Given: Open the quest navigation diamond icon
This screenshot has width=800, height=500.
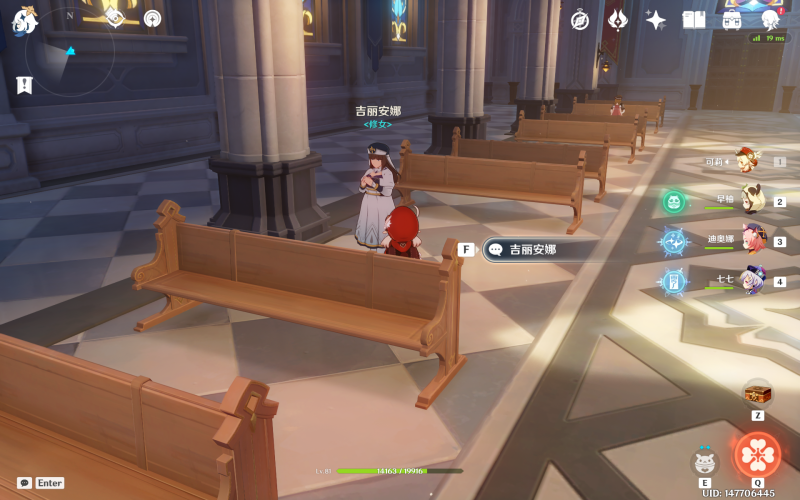Looking at the screenshot, I should coord(114,17).
